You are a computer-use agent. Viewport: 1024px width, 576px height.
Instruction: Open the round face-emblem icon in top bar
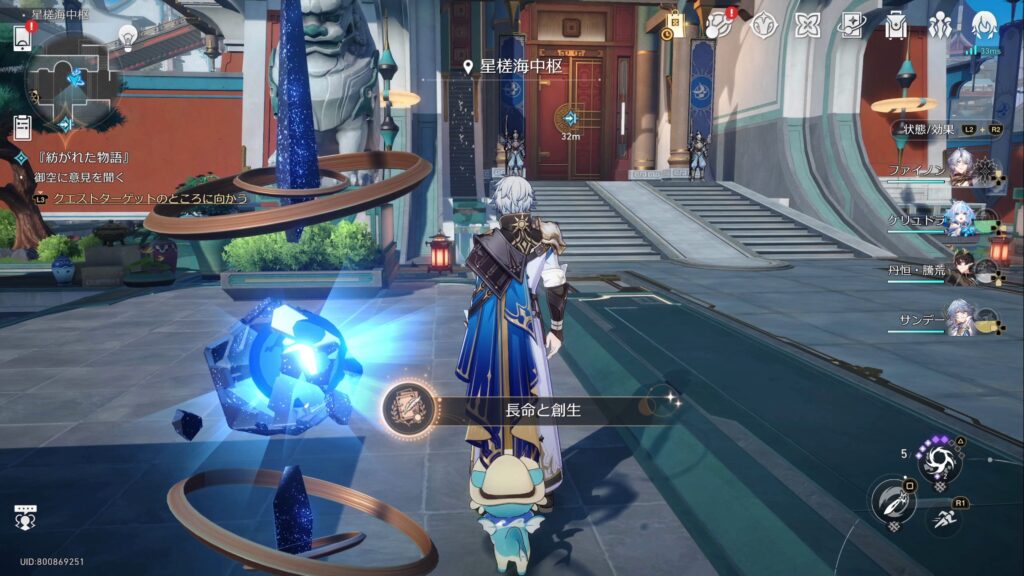pos(764,25)
